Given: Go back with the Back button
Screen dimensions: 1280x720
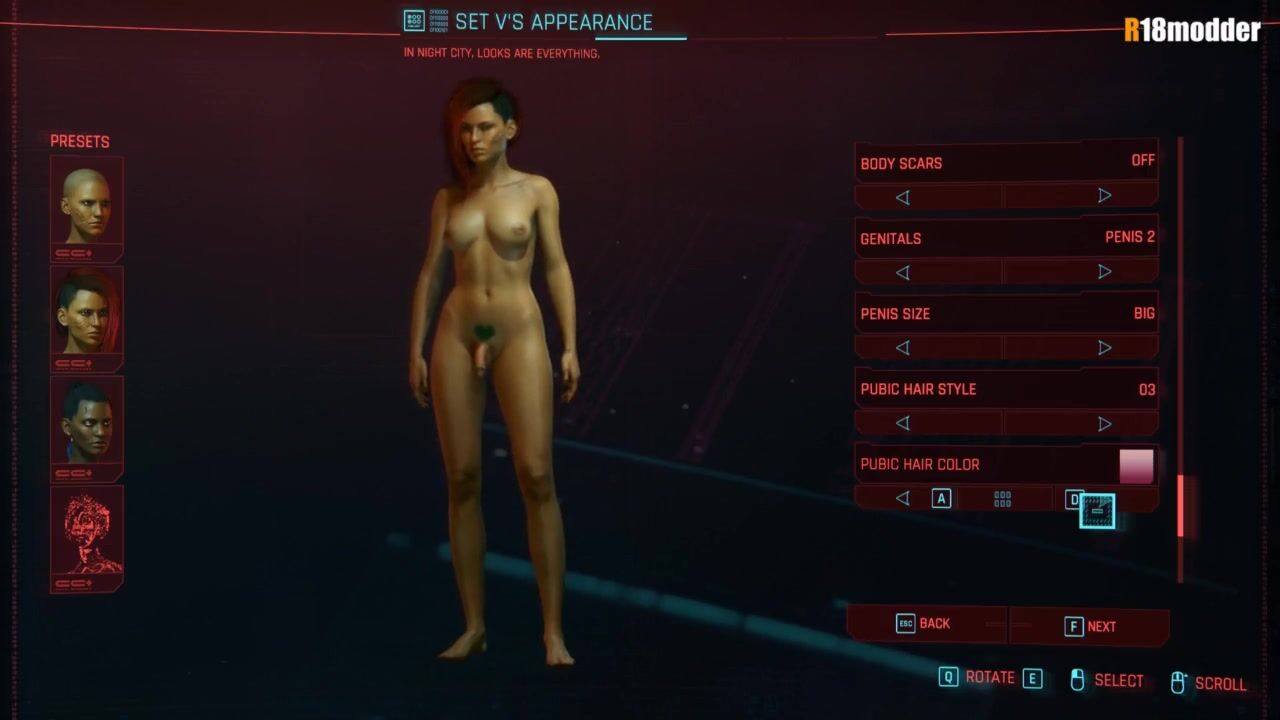Looking at the screenshot, I should tap(925, 624).
